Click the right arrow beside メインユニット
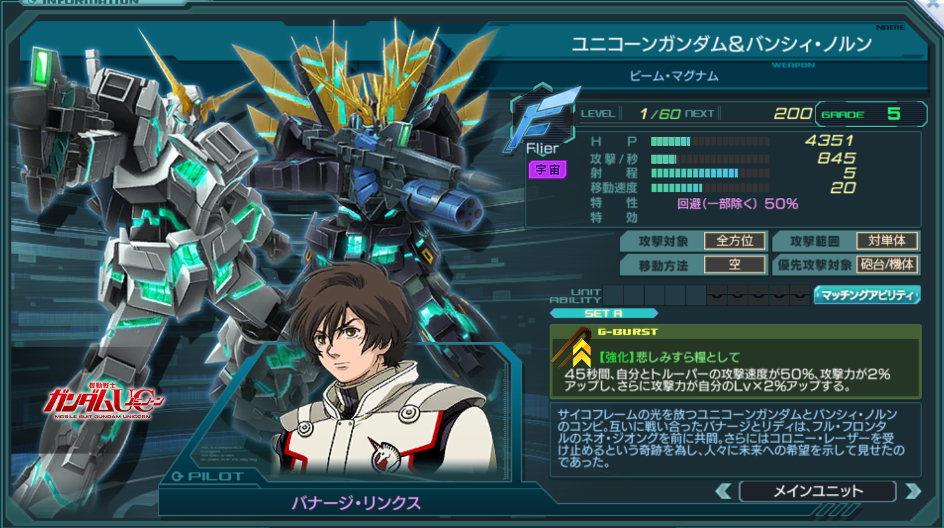This screenshot has height=528, width=944. (911, 491)
